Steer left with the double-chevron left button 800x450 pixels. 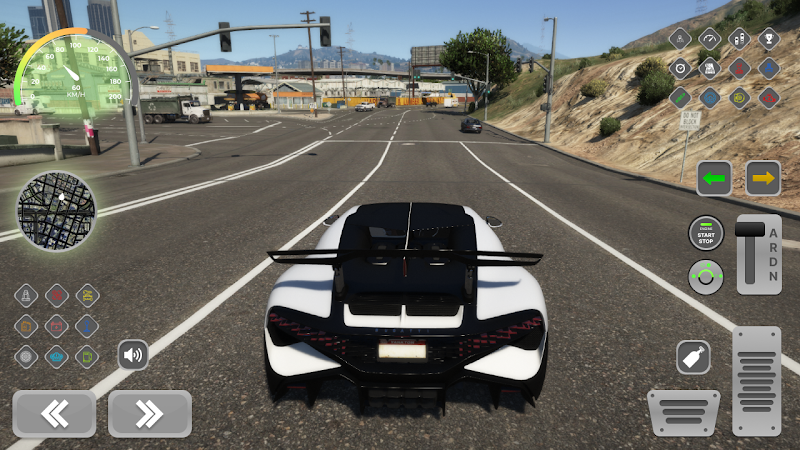click(54, 413)
